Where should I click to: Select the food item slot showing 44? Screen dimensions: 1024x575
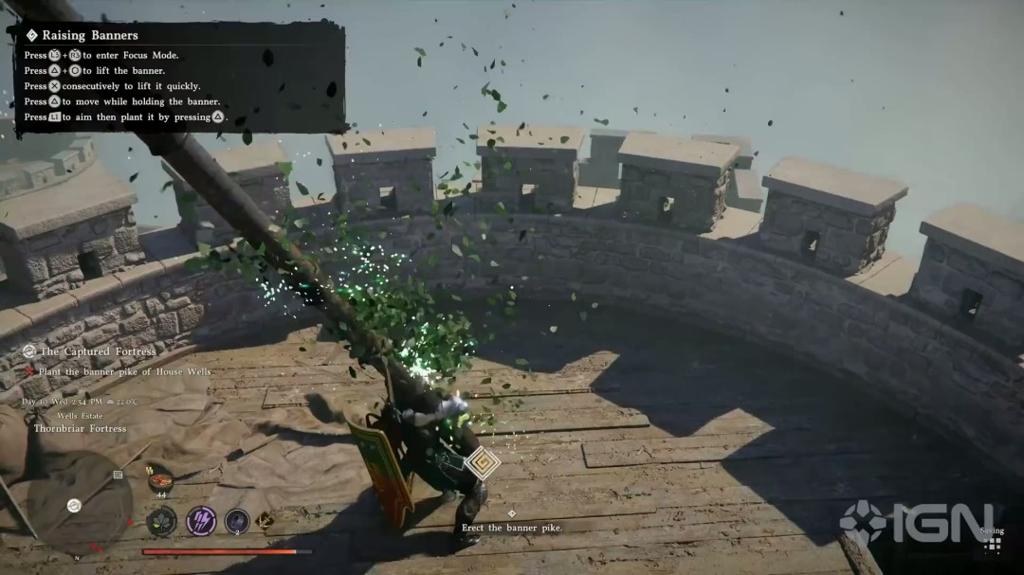(x=159, y=483)
